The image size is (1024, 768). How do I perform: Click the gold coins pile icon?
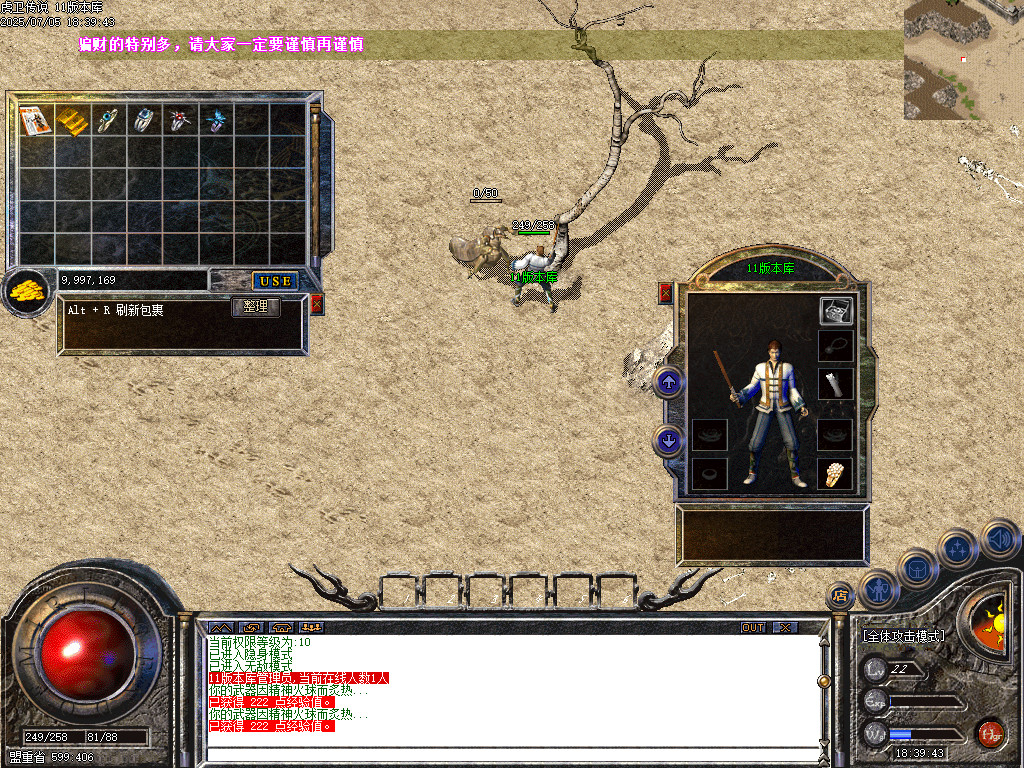27,292
